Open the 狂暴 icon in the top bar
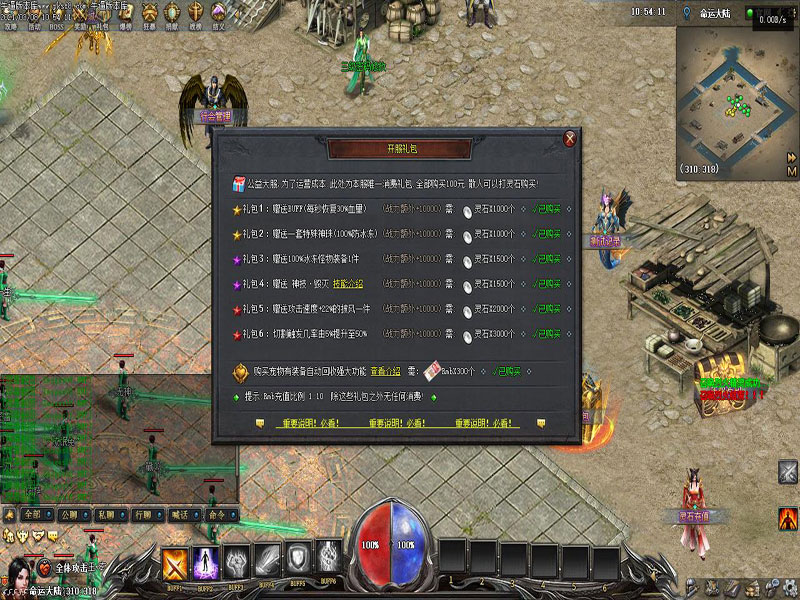This screenshot has width=800, height=600. click(150, 13)
